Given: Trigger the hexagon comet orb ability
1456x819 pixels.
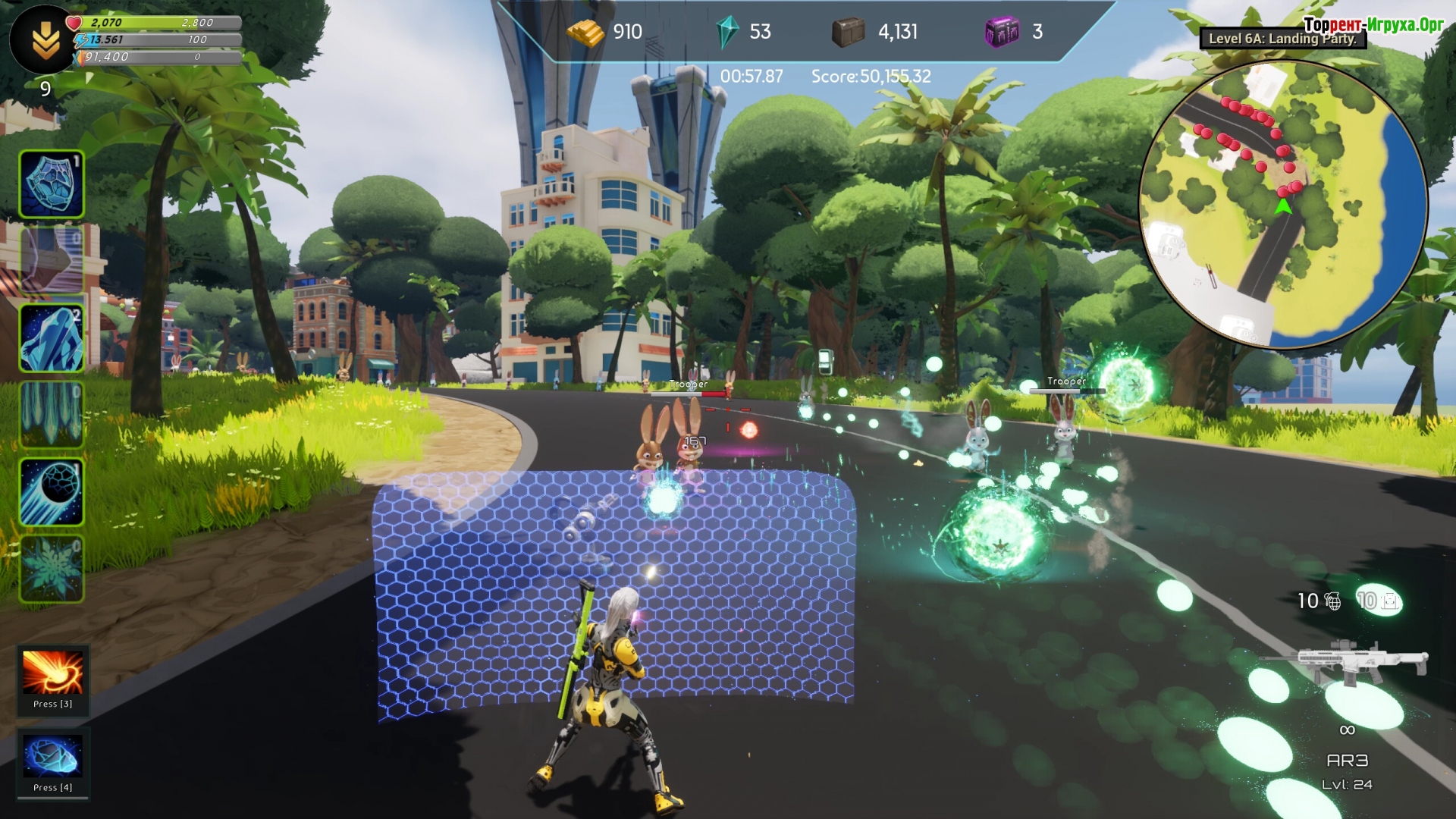Looking at the screenshot, I should [52, 492].
